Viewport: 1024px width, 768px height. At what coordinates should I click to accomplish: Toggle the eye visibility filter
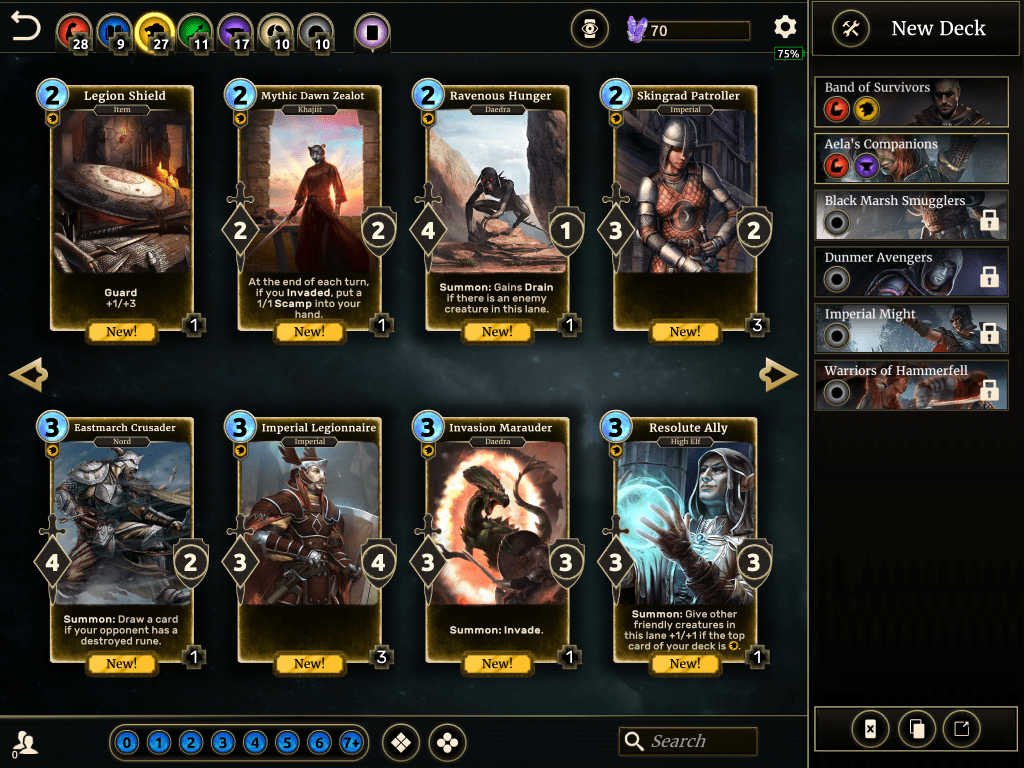tap(590, 30)
